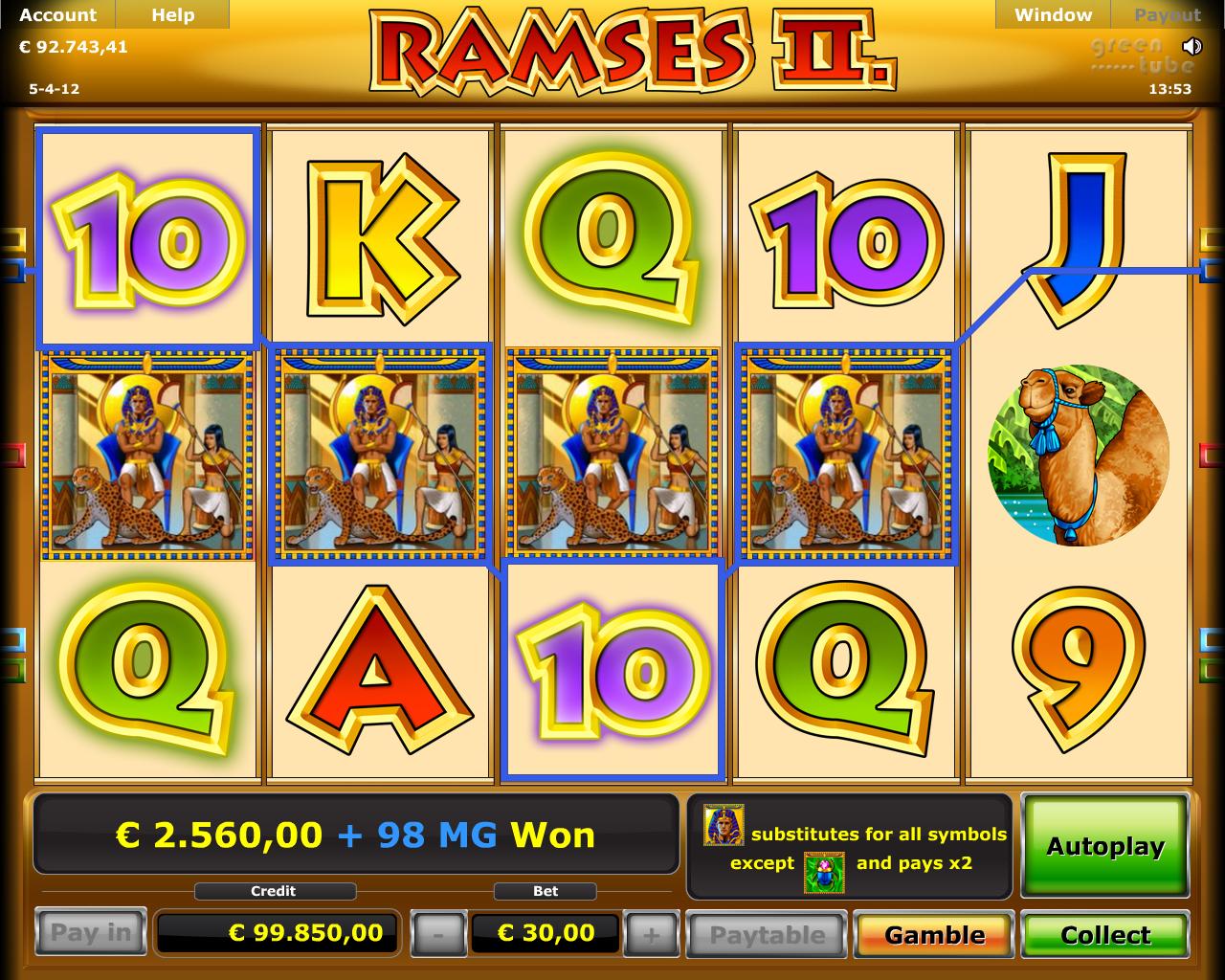Open the Payout menu
Screen dimensions: 1225x980
pyautogui.click(x=1167, y=15)
